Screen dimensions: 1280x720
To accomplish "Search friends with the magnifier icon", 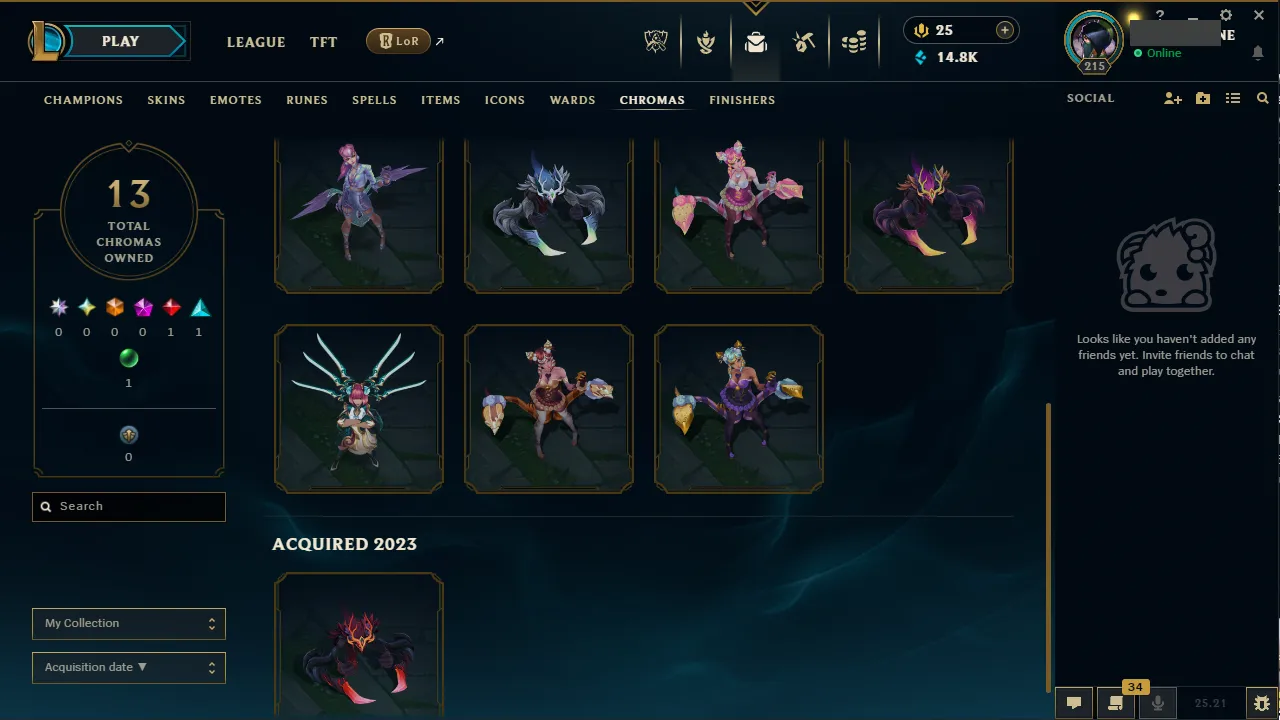I will point(1262,98).
